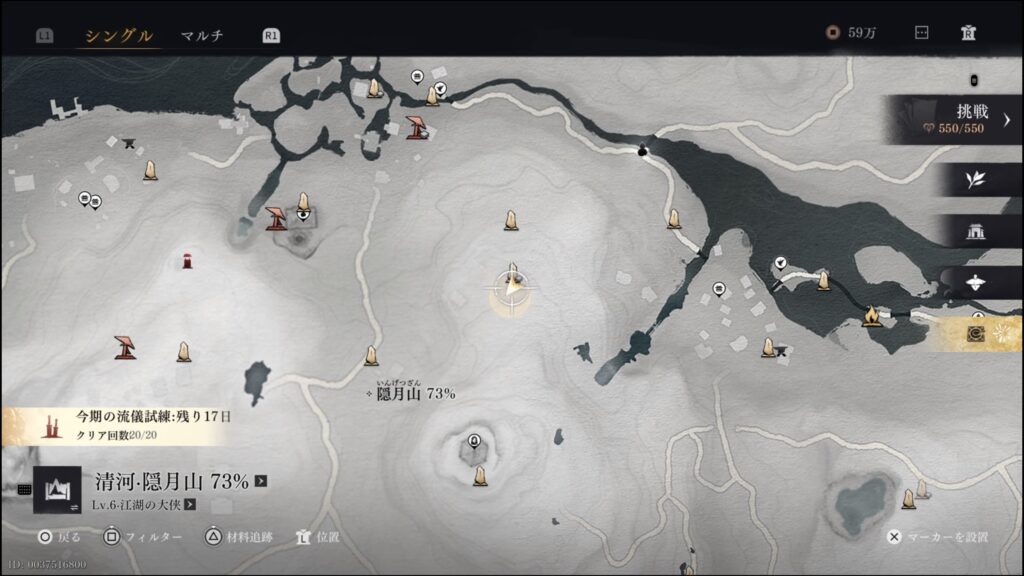Expand Lv.6 江湖の大侠 rank details
Viewport: 1024px width, 576px height.
point(189,505)
